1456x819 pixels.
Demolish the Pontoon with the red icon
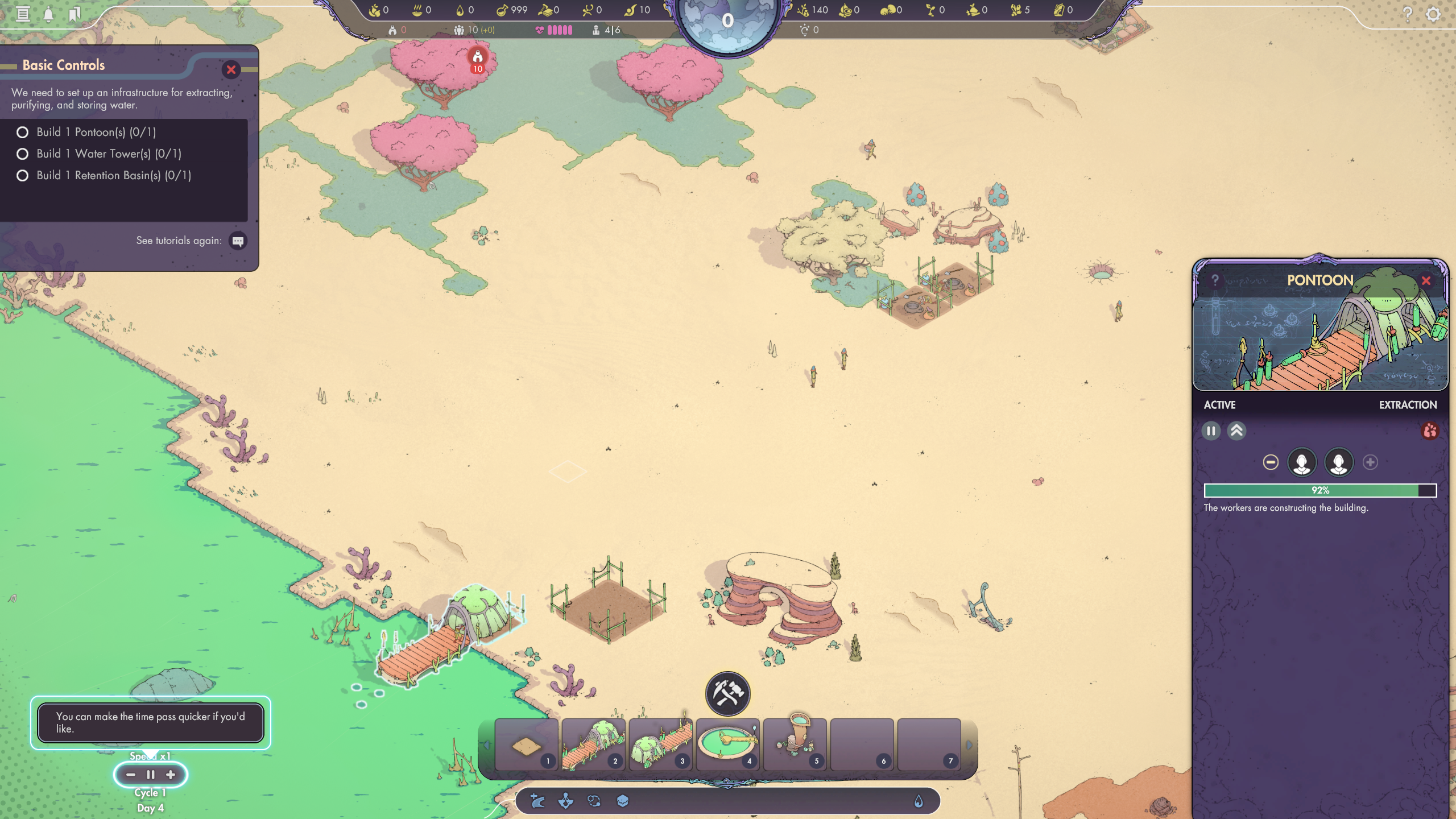(x=1430, y=431)
